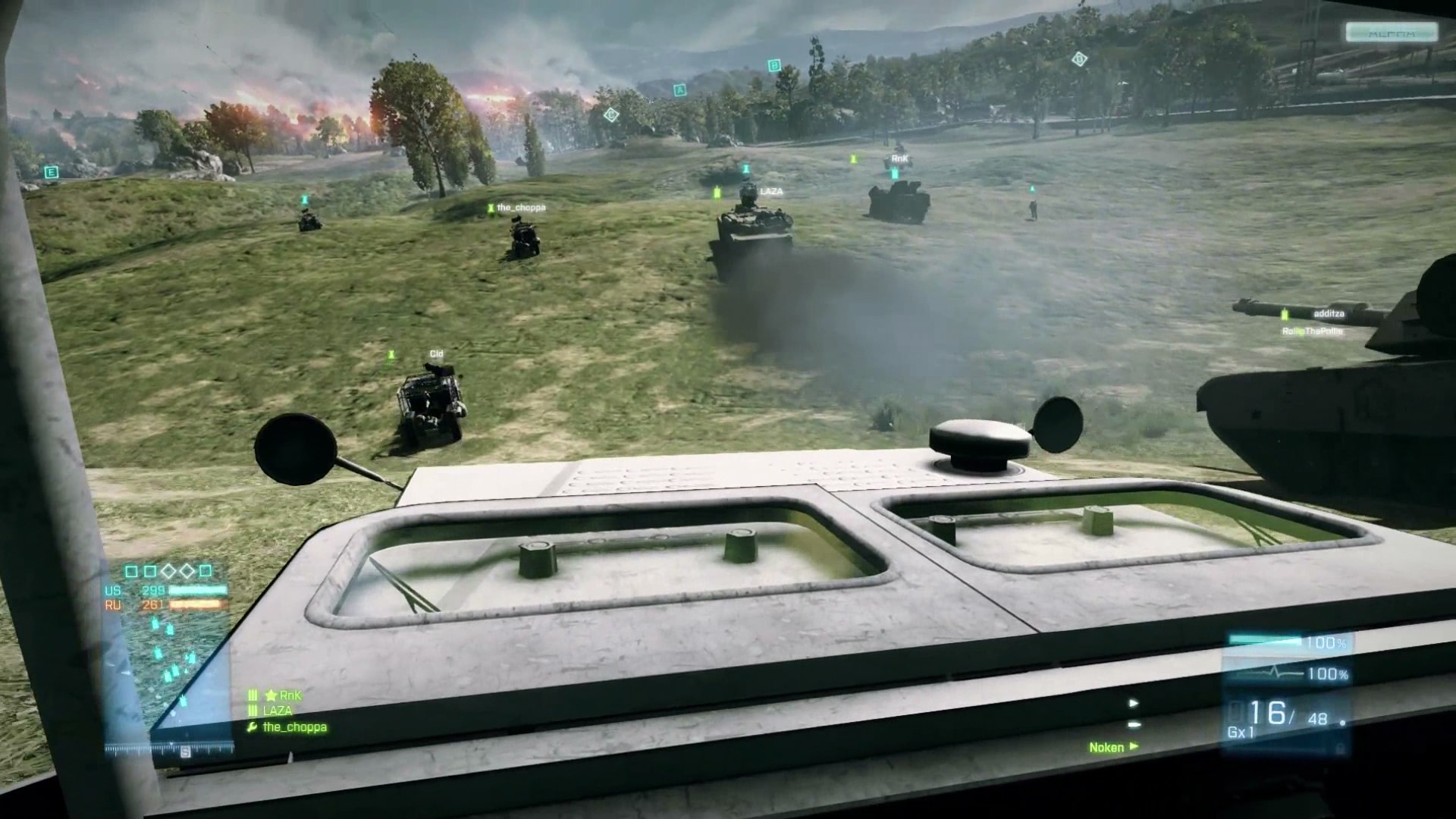This screenshot has width=1456, height=819.
Task: Select the diamond objective D marker
Action: [x=1079, y=59]
